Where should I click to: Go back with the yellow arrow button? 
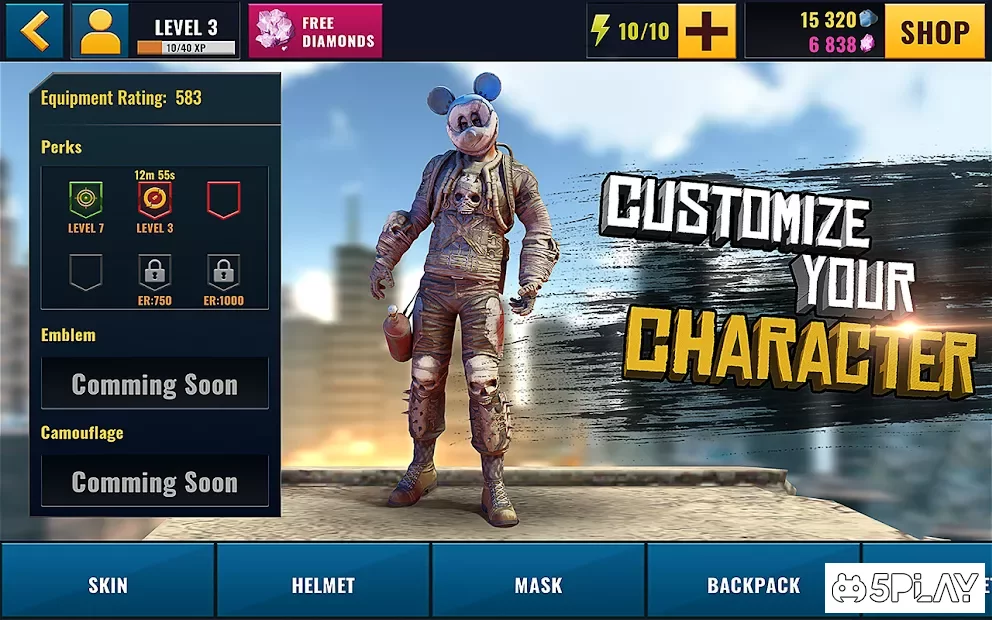point(35,31)
